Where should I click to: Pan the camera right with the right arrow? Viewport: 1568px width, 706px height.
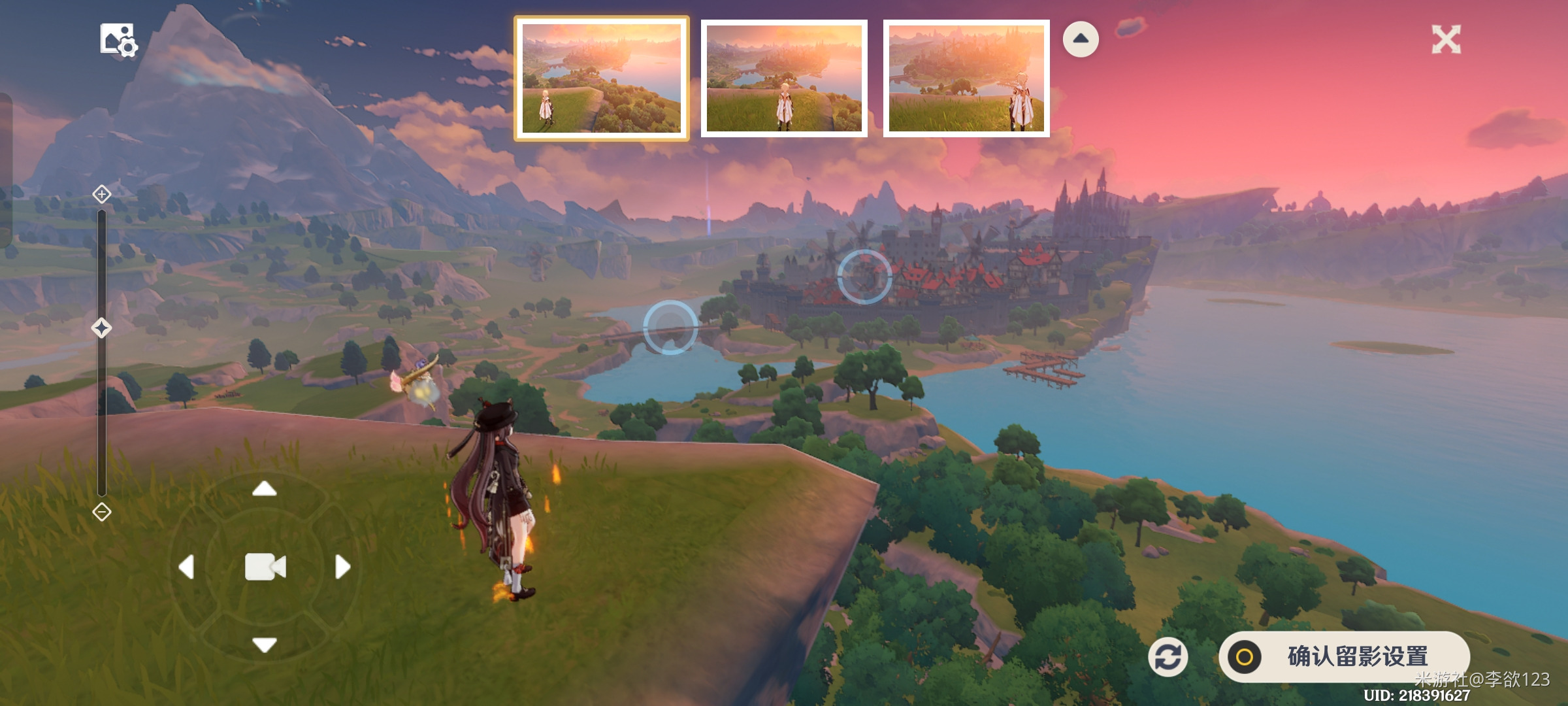342,567
